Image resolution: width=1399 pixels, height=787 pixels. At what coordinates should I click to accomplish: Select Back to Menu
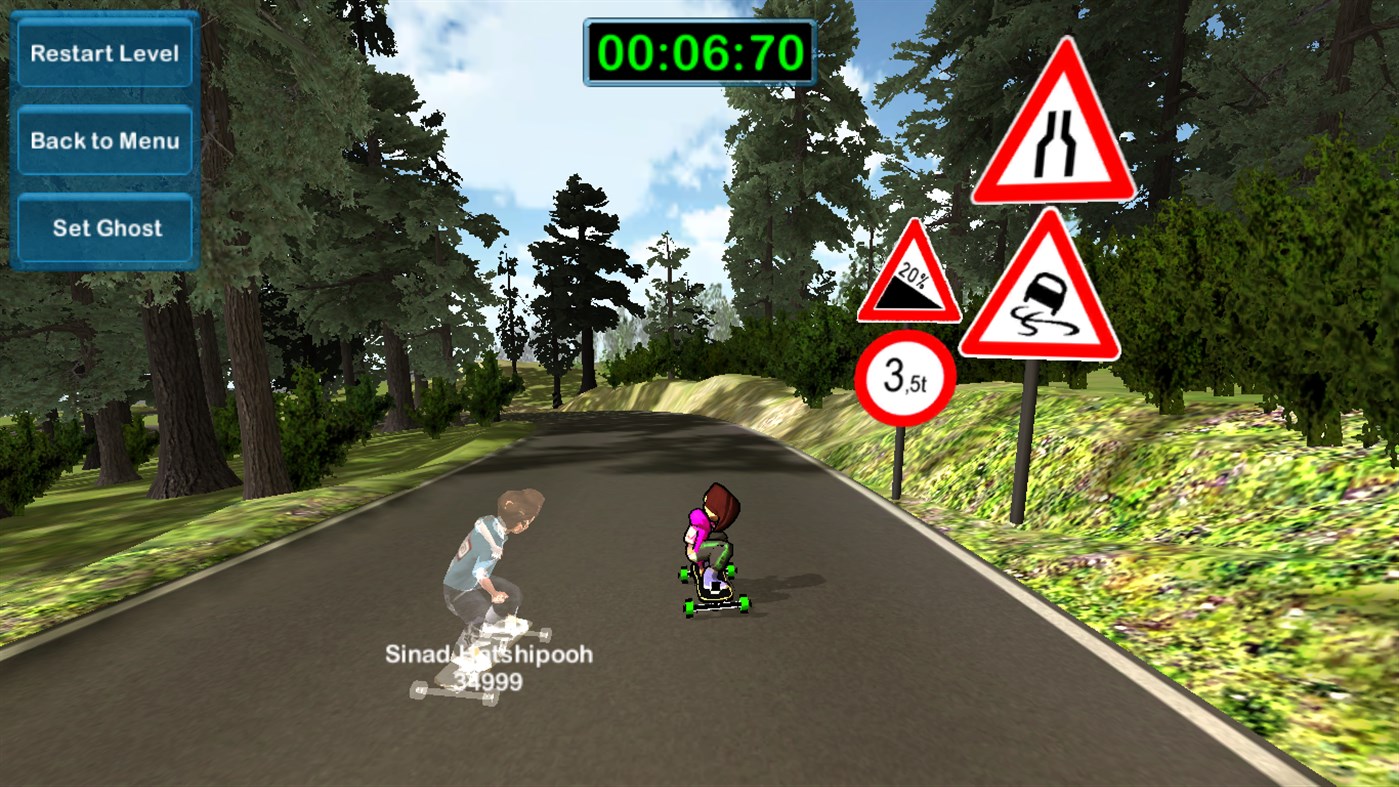tap(104, 140)
